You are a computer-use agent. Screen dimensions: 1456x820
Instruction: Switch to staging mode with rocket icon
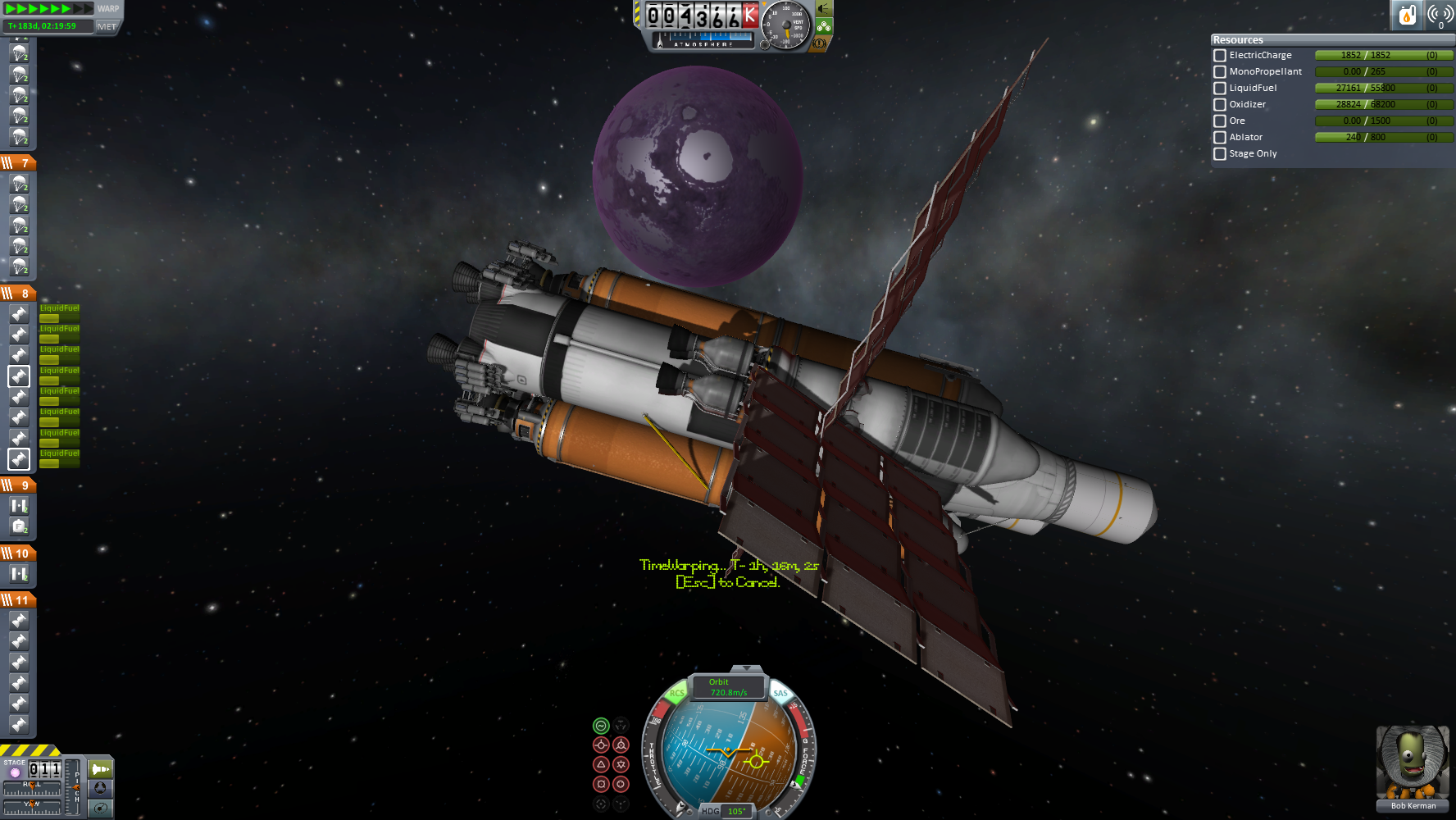pyautogui.click(x=100, y=769)
